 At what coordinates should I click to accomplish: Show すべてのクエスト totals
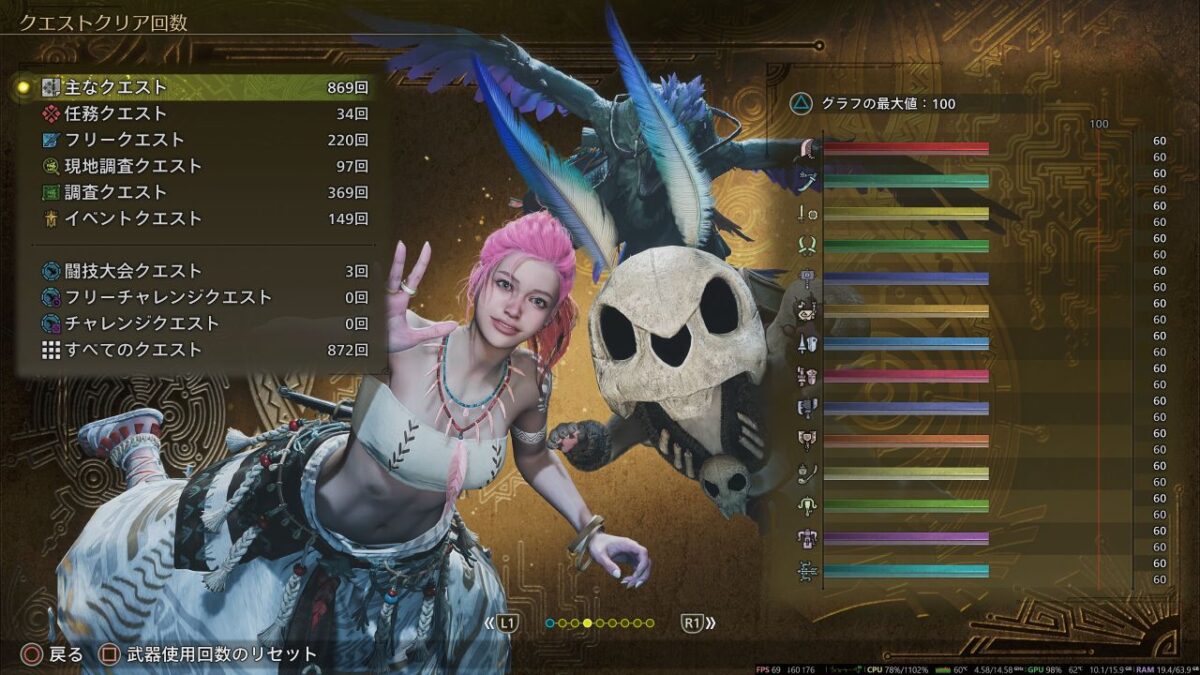[200, 350]
